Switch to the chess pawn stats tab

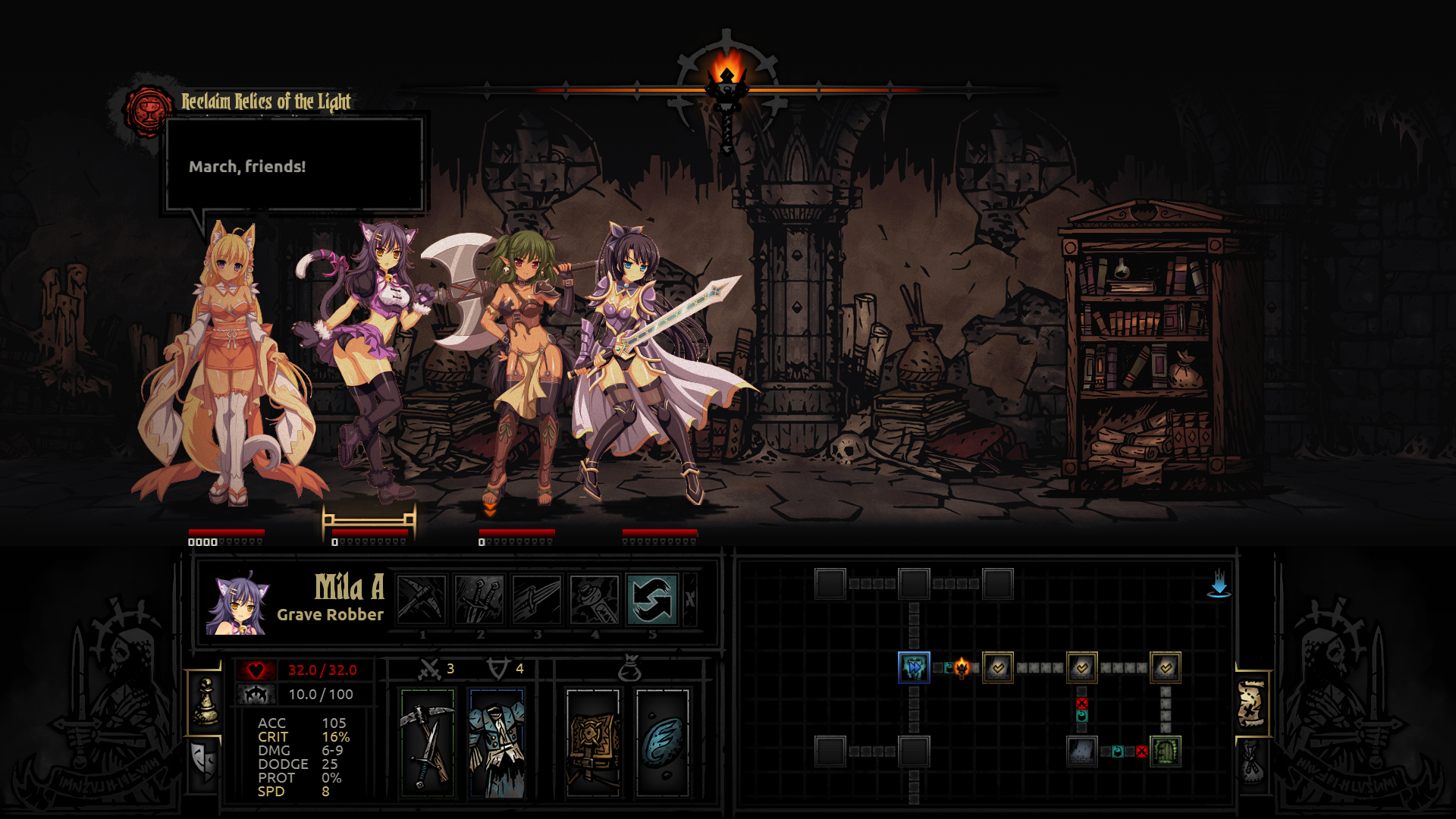[x=205, y=702]
